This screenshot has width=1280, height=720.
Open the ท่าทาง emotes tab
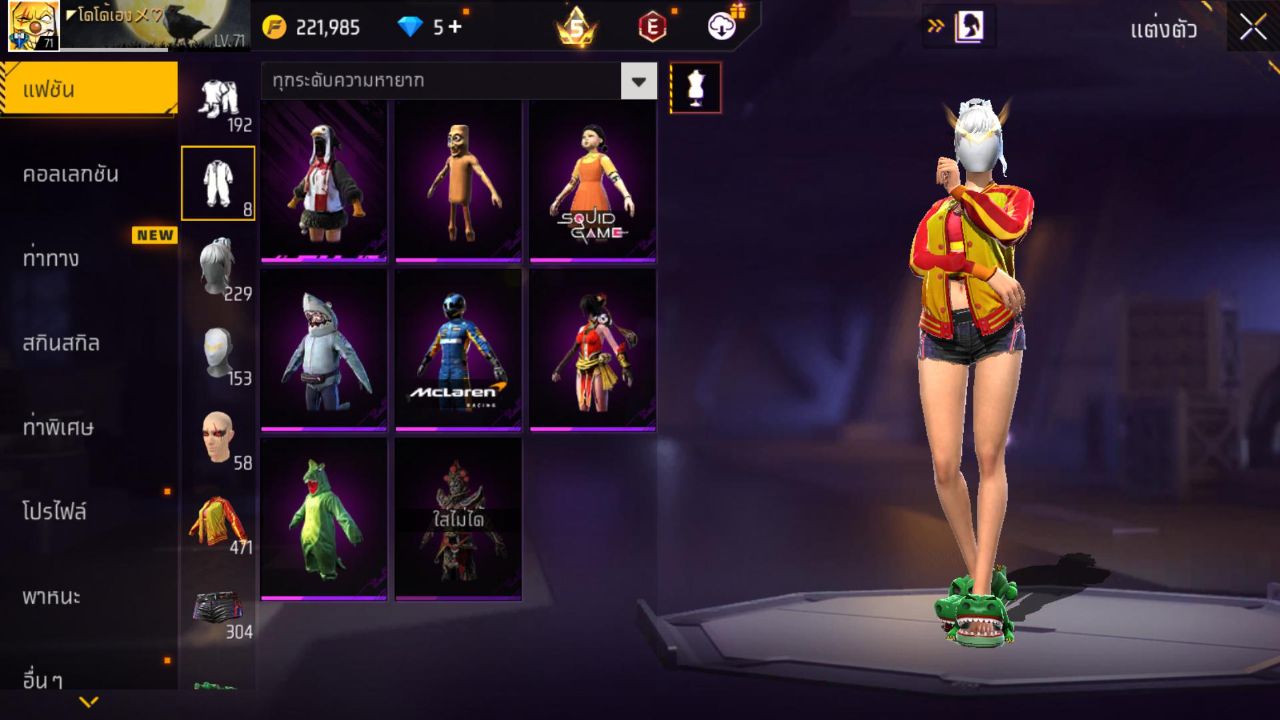coord(88,259)
